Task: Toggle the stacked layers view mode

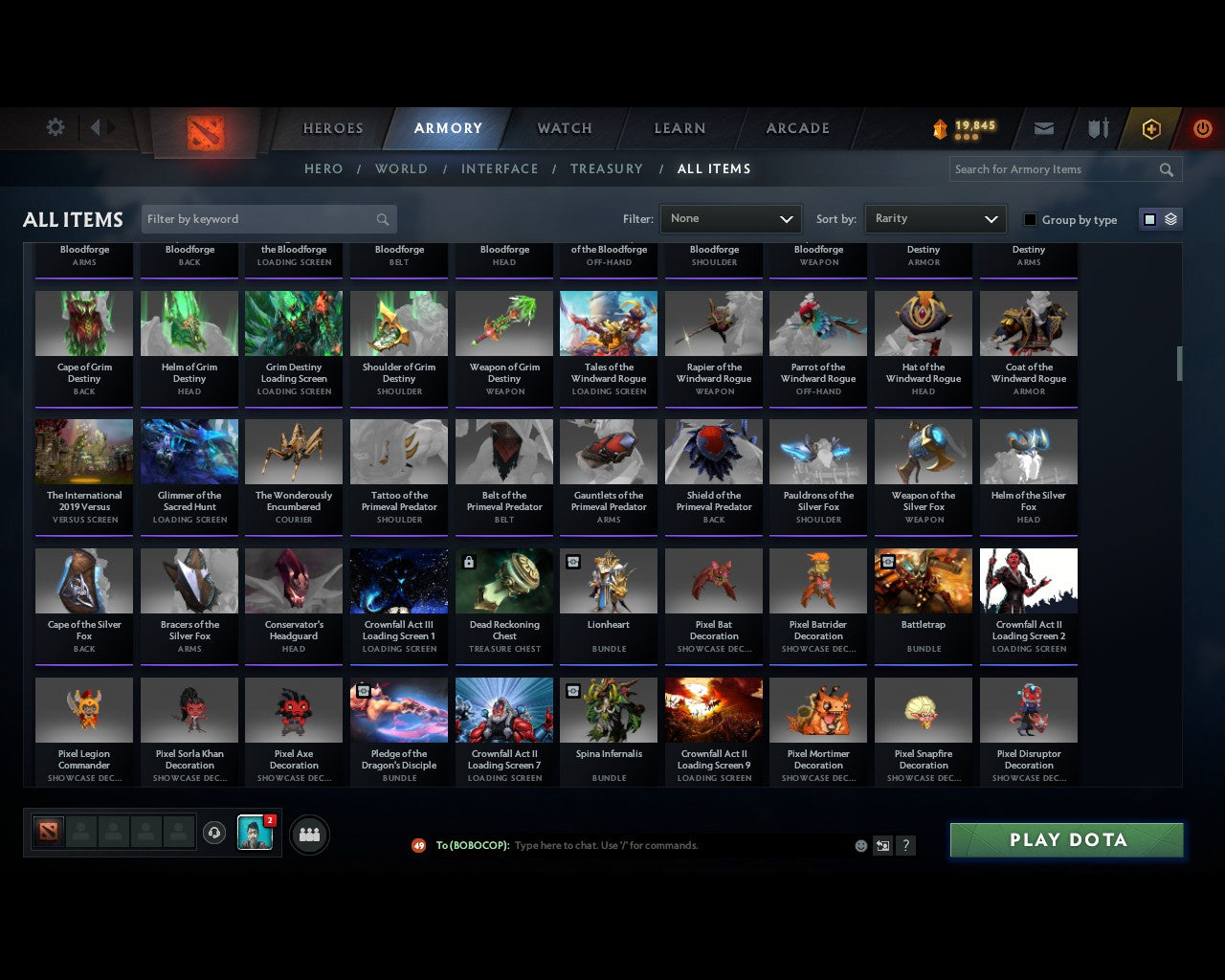Action: [x=1169, y=218]
